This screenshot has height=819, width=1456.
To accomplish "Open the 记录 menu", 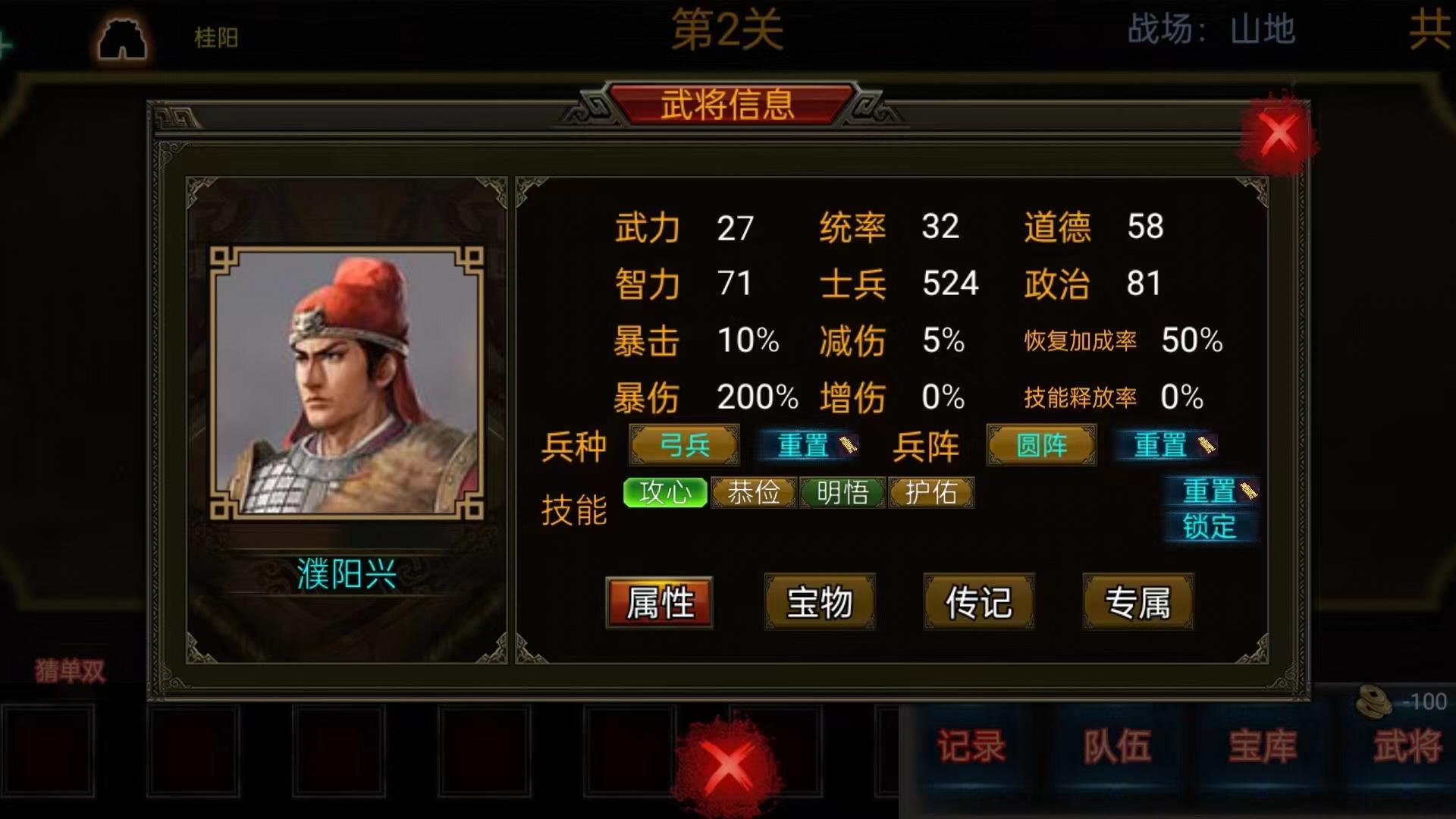I will click(x=971, y=746).
